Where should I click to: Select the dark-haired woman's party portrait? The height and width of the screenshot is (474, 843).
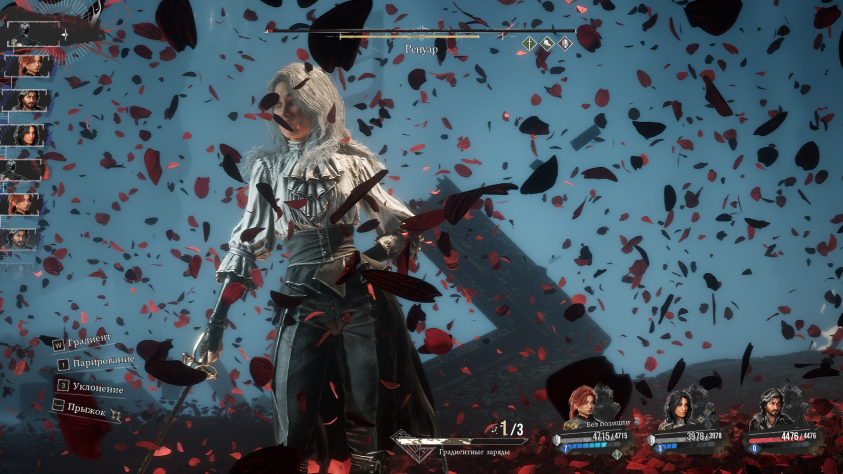(x=679, y=409)
